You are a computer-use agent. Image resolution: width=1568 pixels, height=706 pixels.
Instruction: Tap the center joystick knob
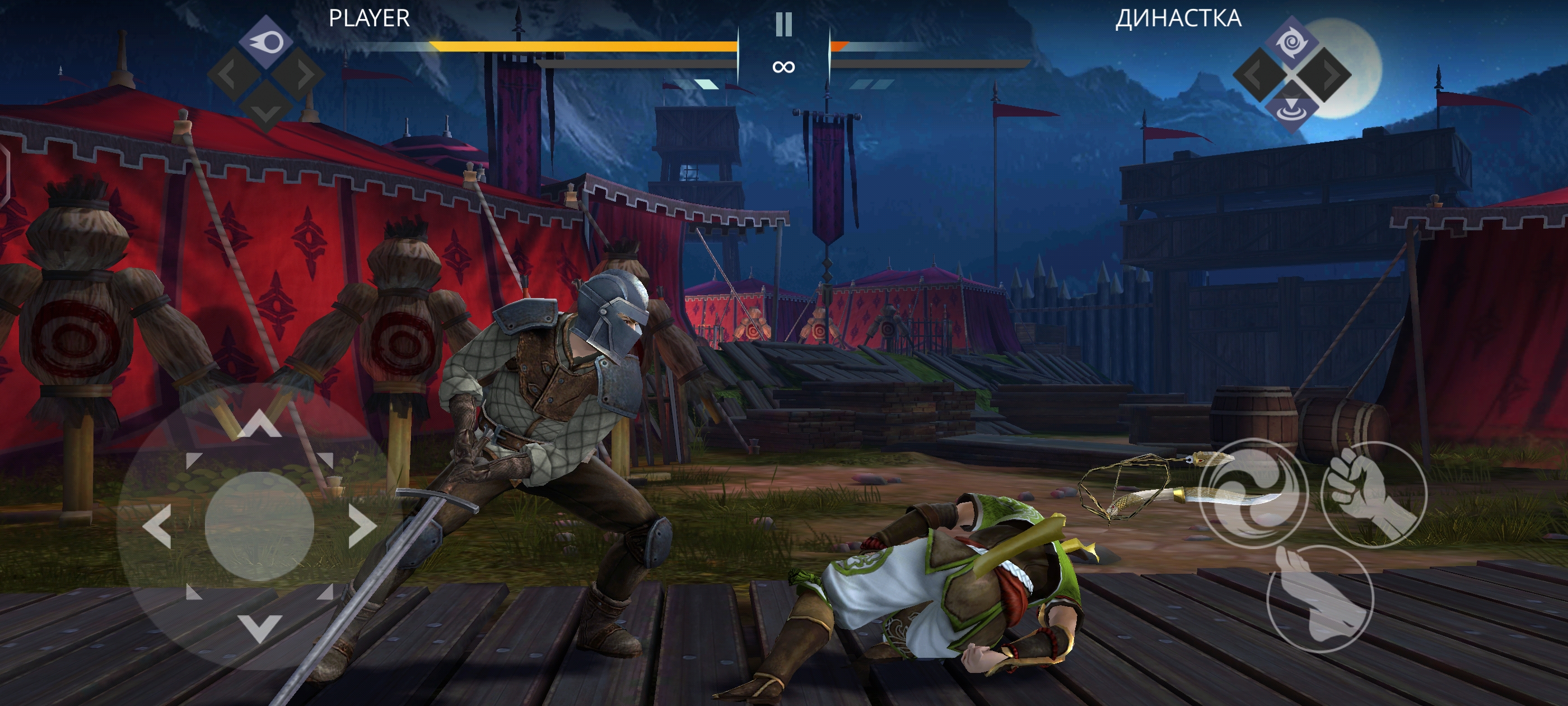point(259,526)
